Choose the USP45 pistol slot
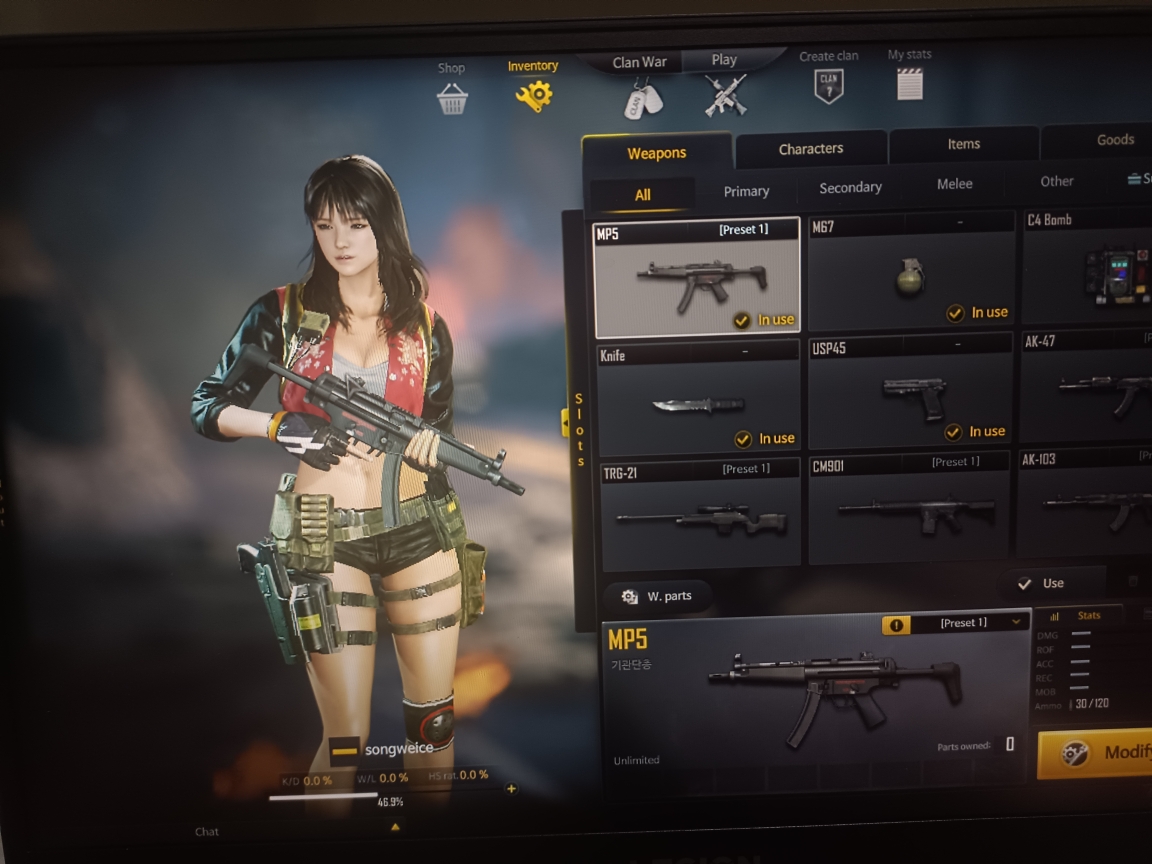This screenshot has width=1152, height=864. click(x=910, y=392)
